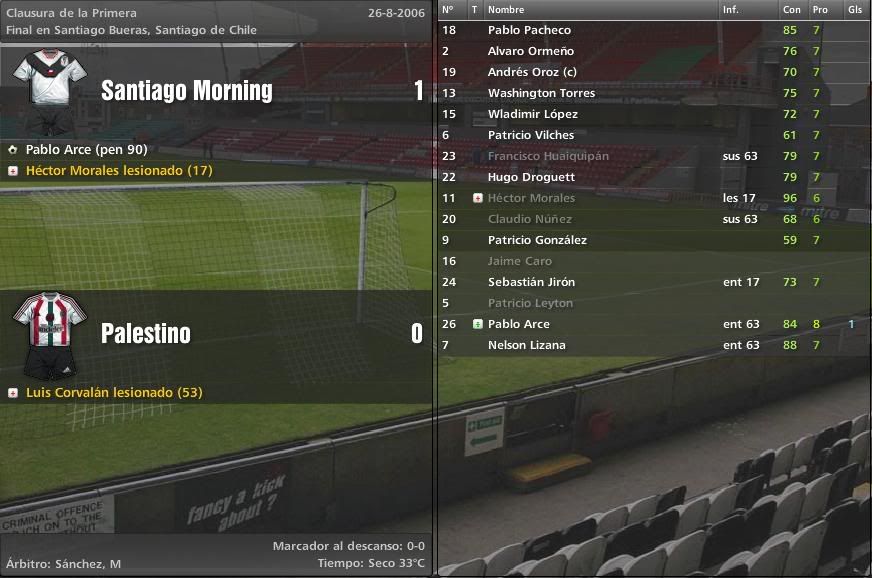The width and height of the screenshot is (872, 578).
Task: Open the Santiago Morning team name
Action: tap(186, 91)
